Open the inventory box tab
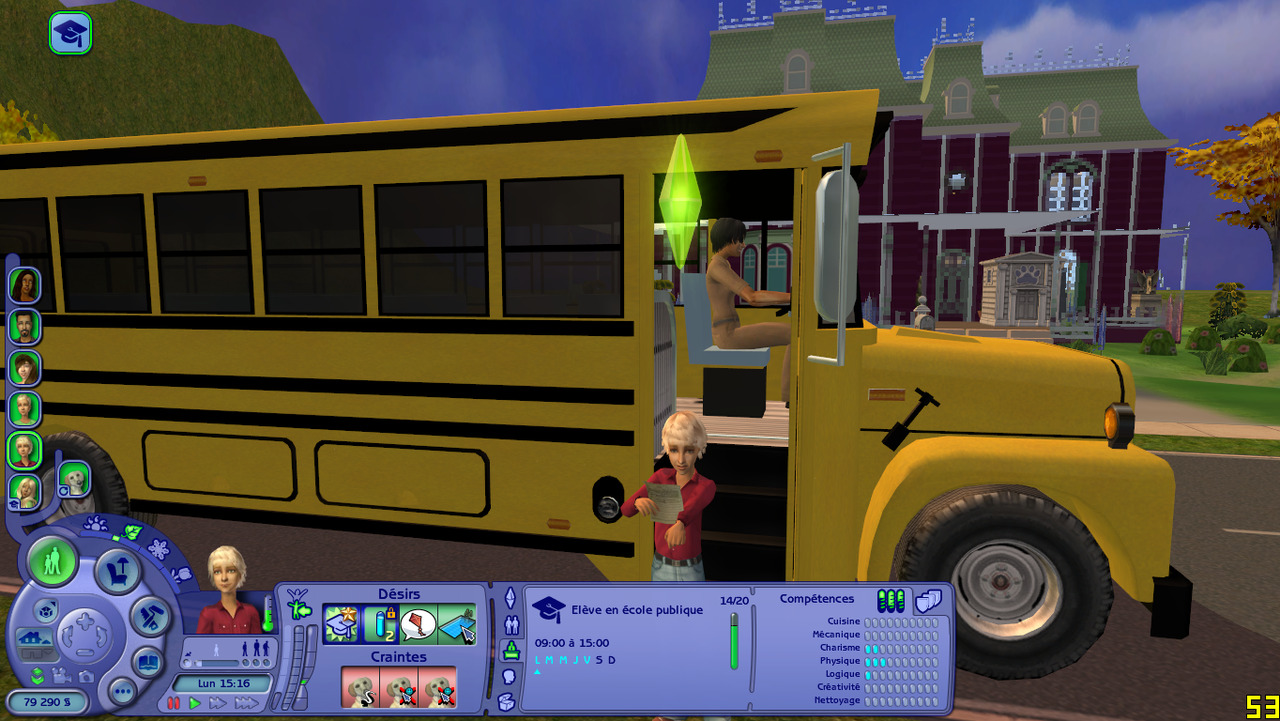This screenshot has width=1280, height=721. pyautogui.click(x=507, y=700)
